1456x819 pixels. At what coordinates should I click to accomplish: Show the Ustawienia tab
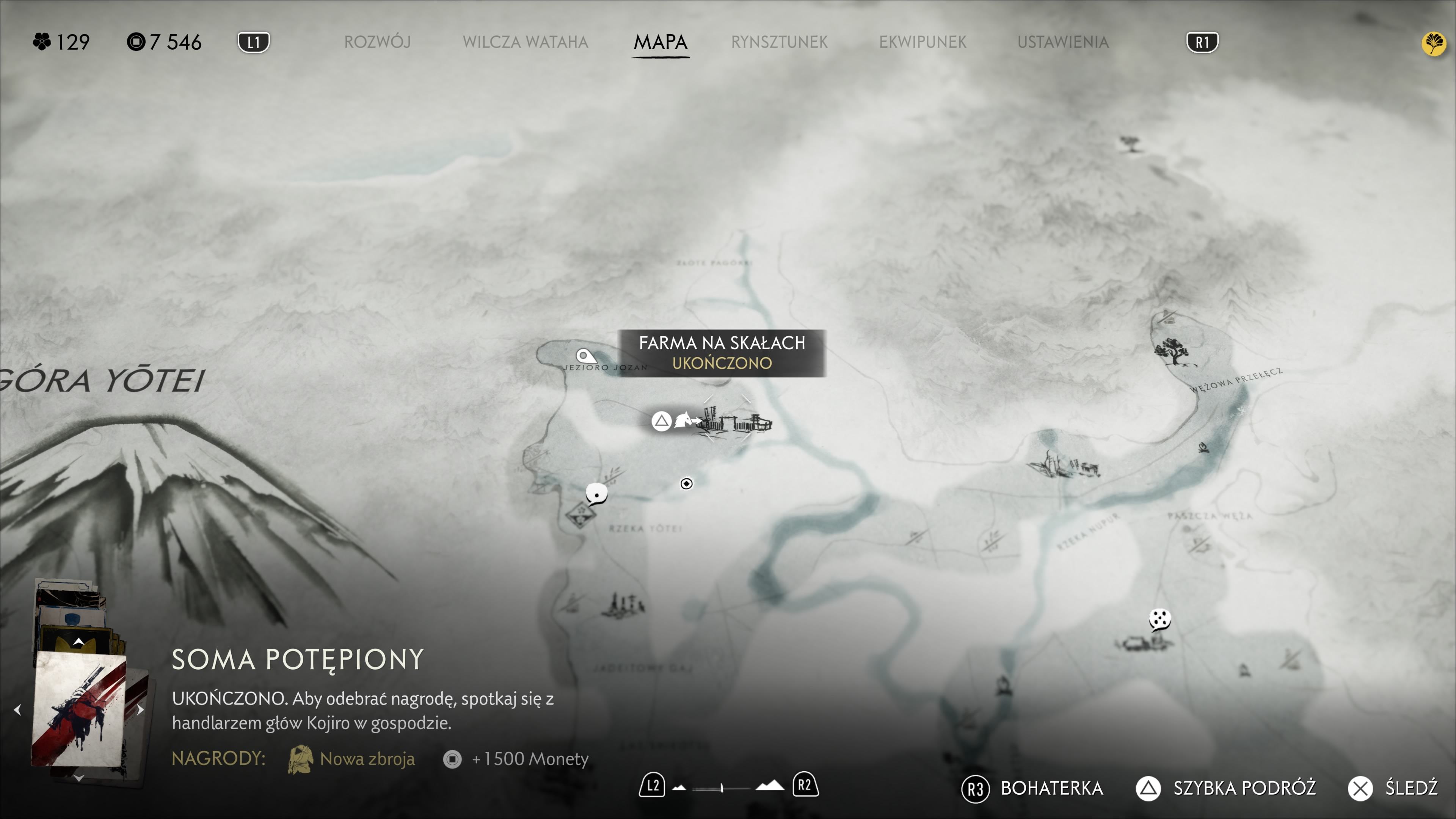tap(1062, 42)
